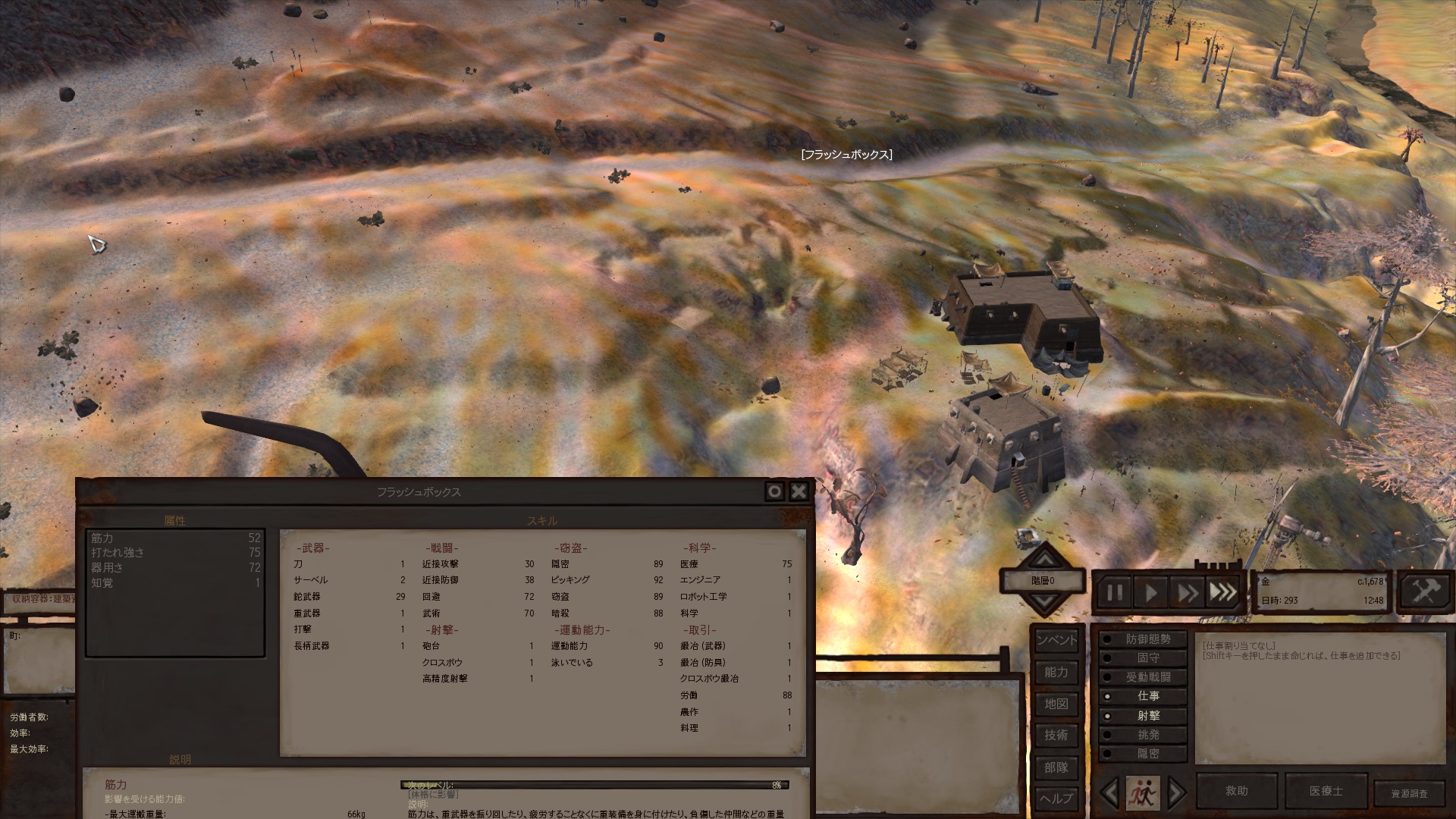The image size is (1456, 819).
Task: Enable the 救助 rescue order
Action: click(x=1237, y=791)
